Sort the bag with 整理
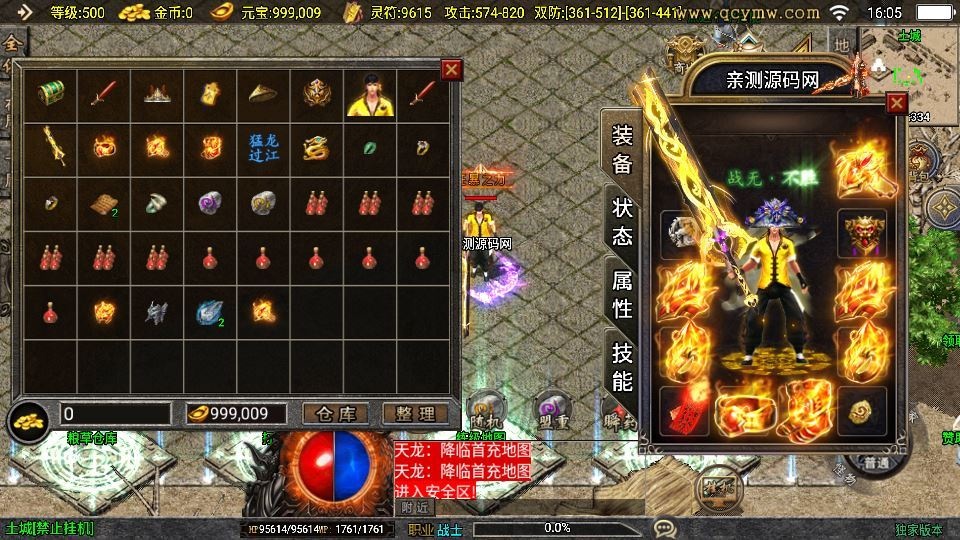Screen dimensions: 960x540 pos(414,414)
